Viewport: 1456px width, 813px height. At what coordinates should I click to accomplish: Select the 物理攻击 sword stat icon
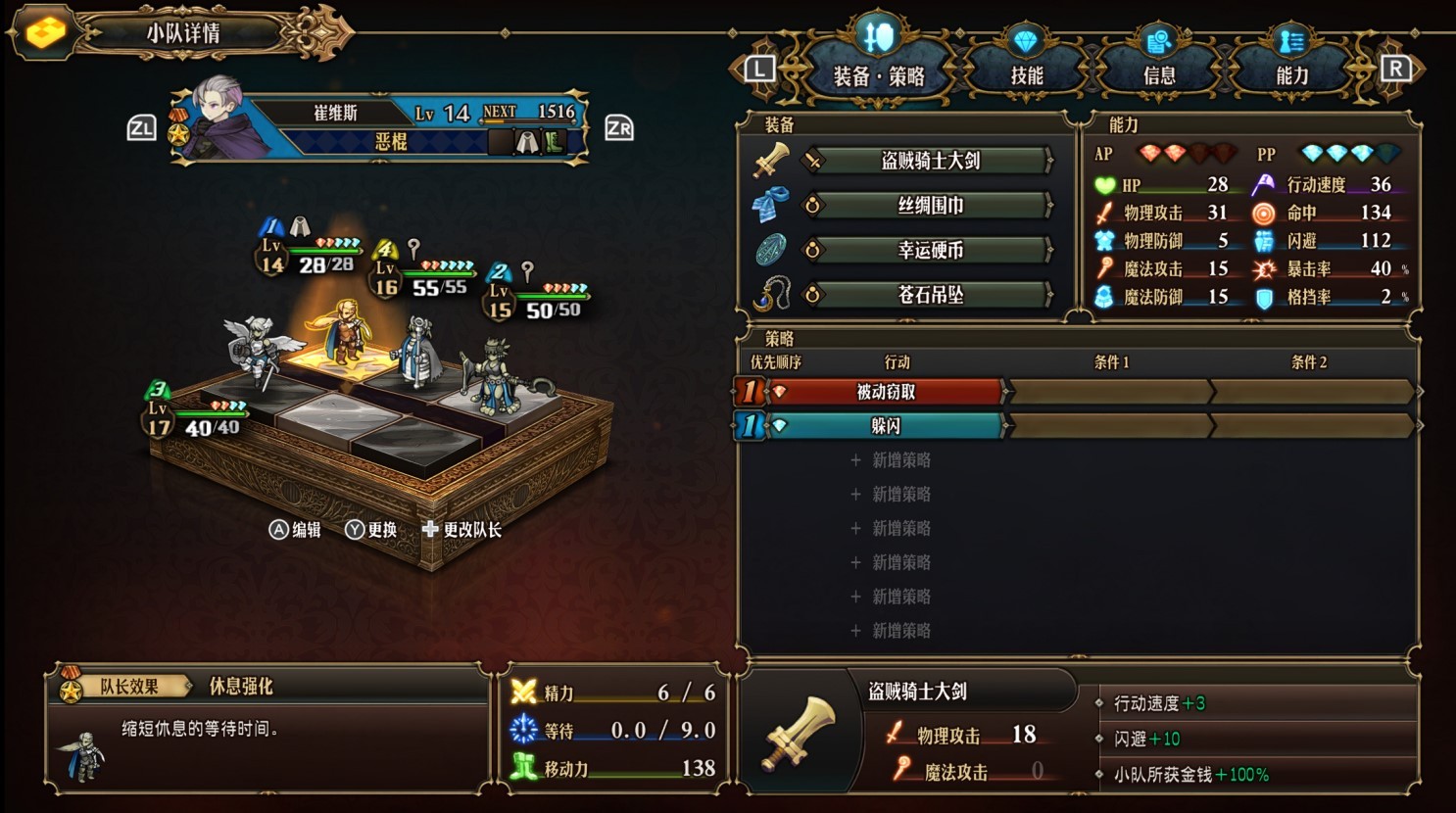pyautogui.click(x=1105, y=213)
